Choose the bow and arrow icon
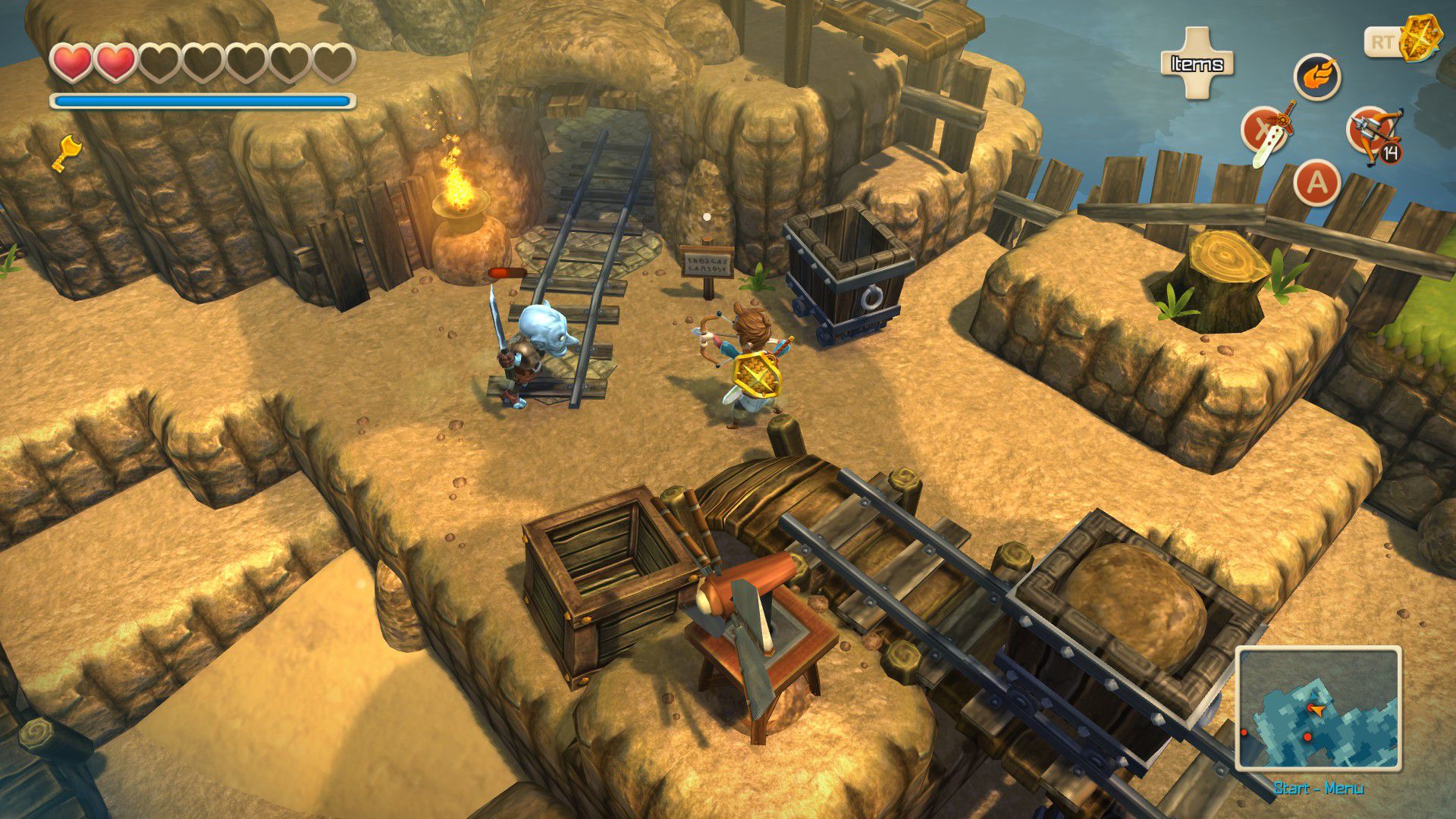 pyautogui.click(x=1374, y=133)
